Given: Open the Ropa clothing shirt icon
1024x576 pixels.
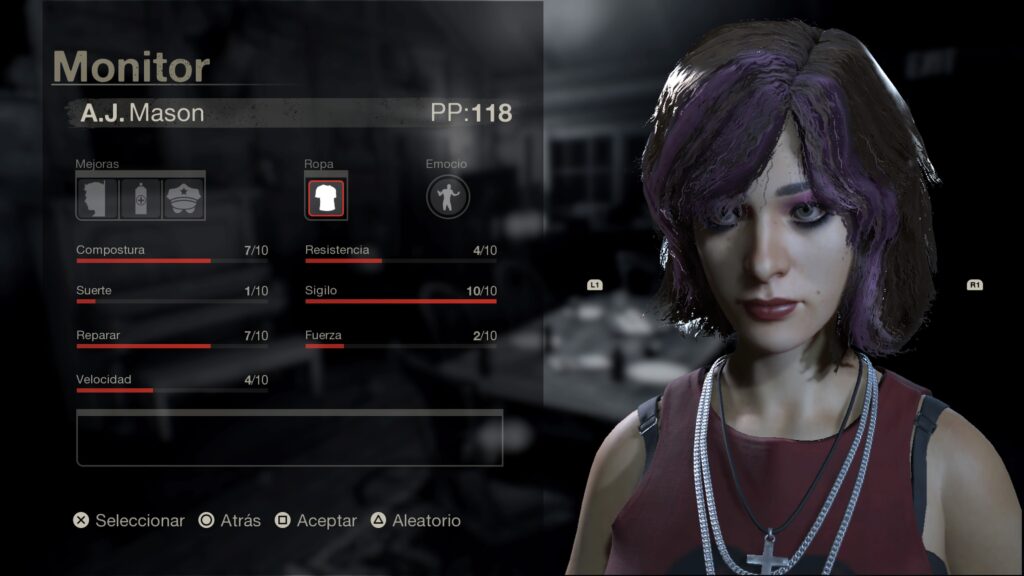Looking at the screenshot, I should (x=326, y=198).
